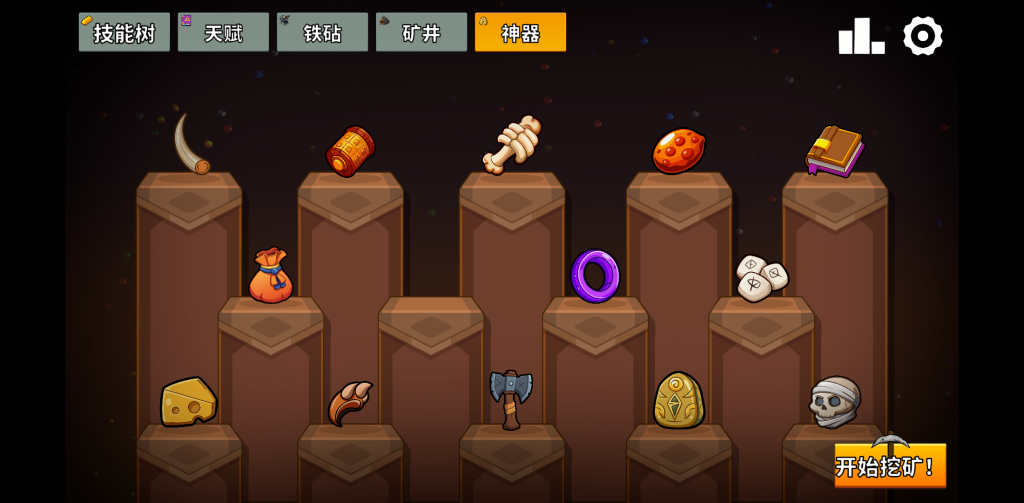
Task: Switch to the 技能树 tab
Action: coord(124,32)
